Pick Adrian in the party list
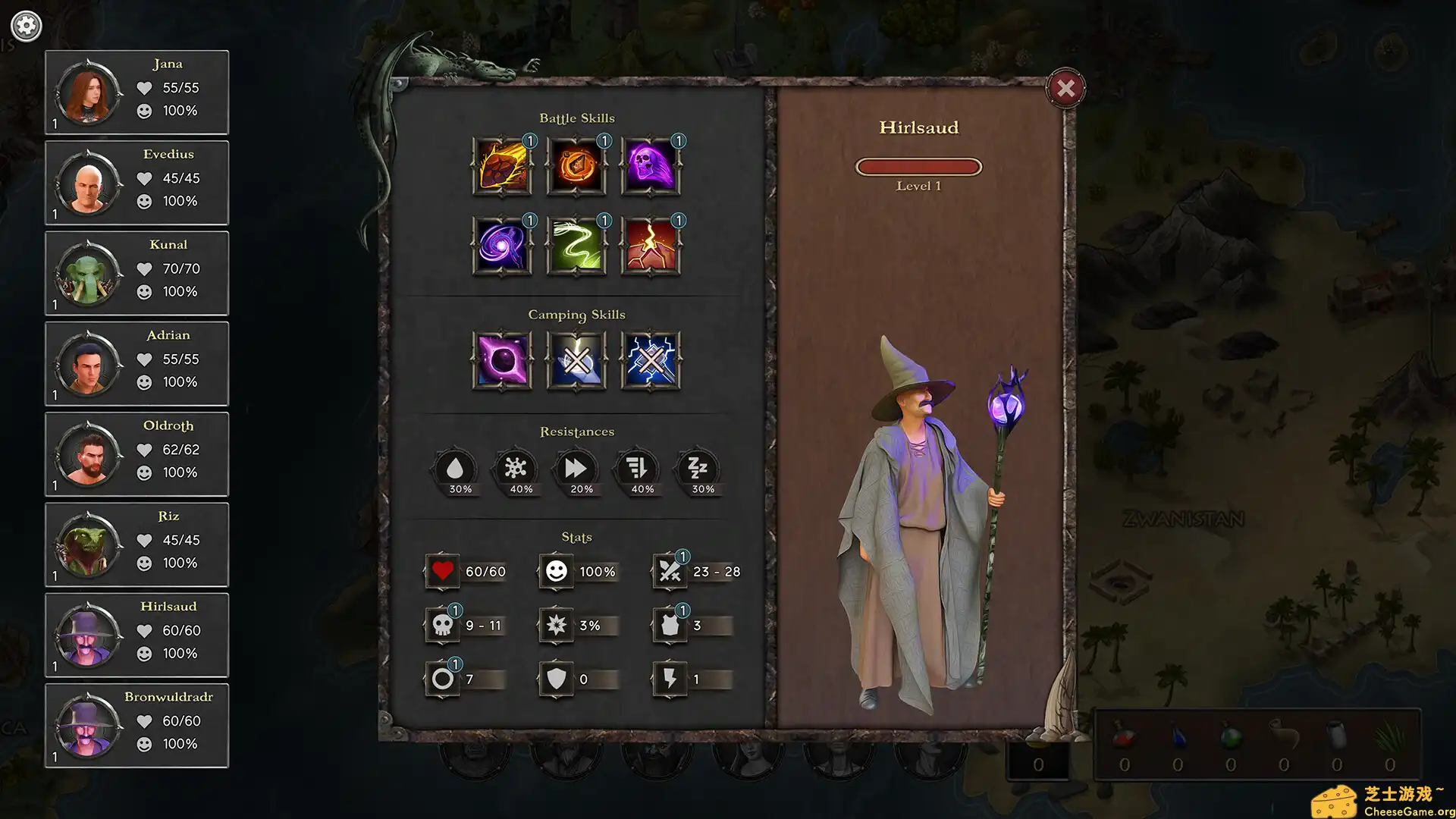This screenshot has height=819, width=1456. [136, 364]
